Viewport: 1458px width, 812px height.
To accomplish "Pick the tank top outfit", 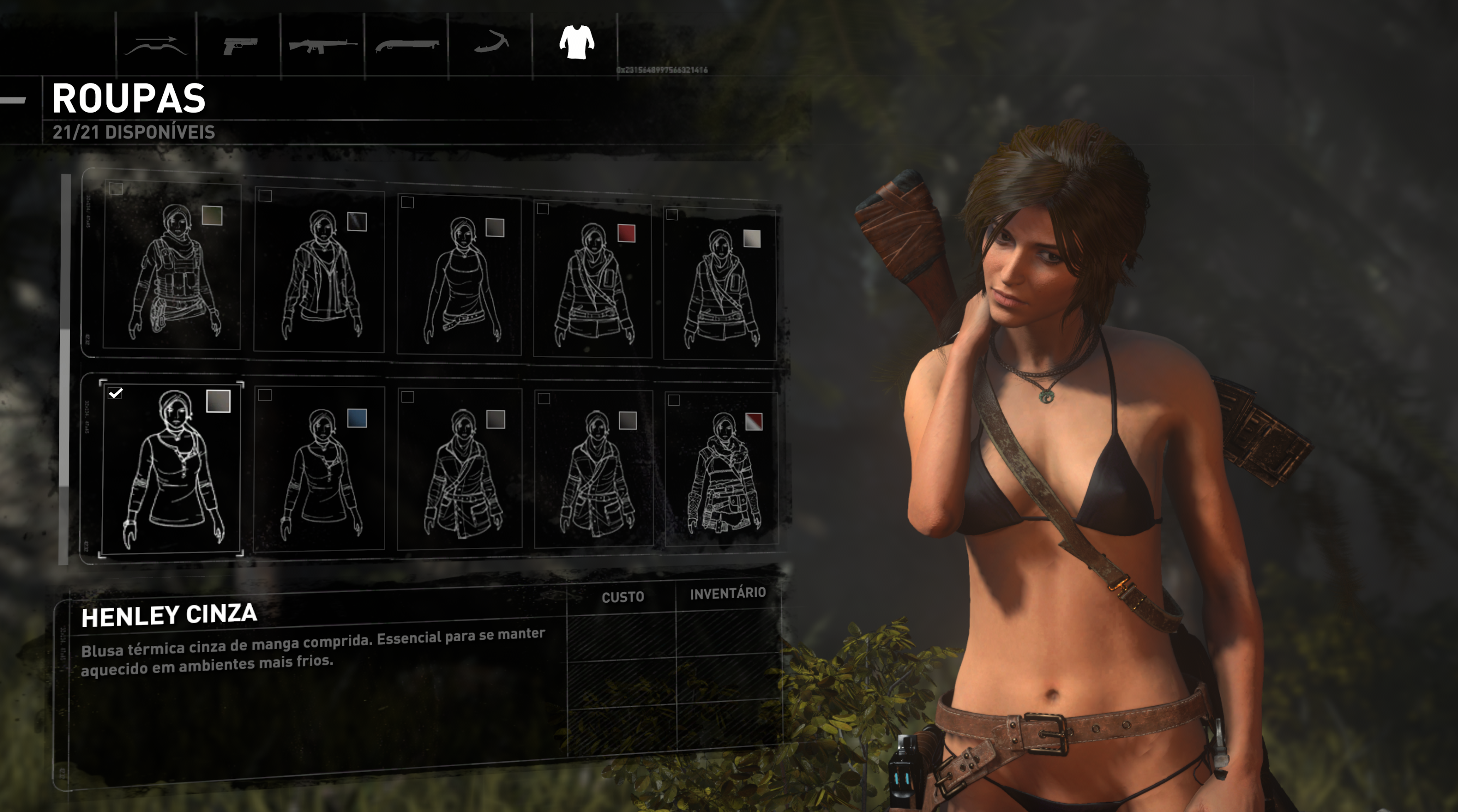I will 459,275.
